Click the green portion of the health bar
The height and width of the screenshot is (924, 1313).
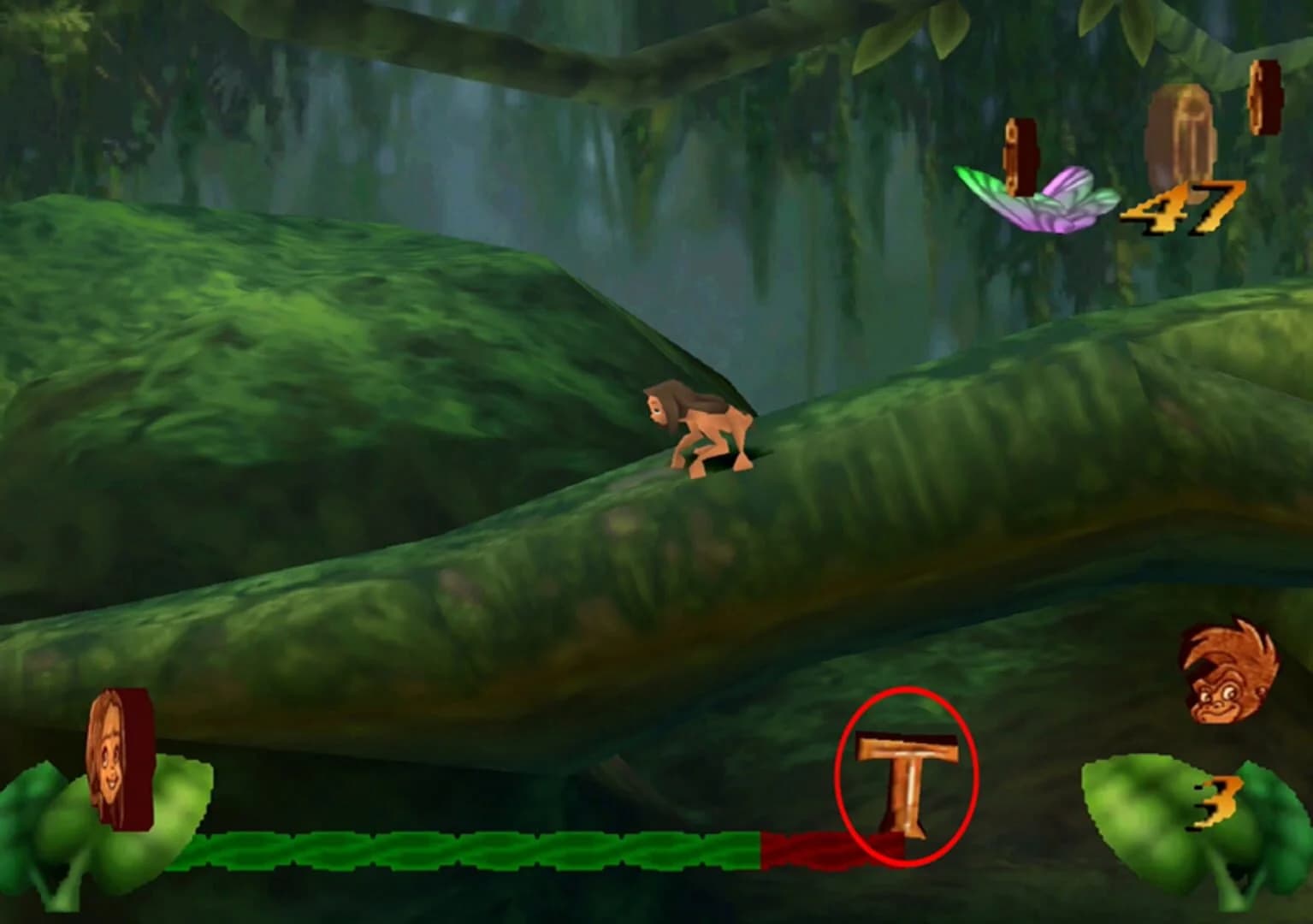tap(470, 849)
